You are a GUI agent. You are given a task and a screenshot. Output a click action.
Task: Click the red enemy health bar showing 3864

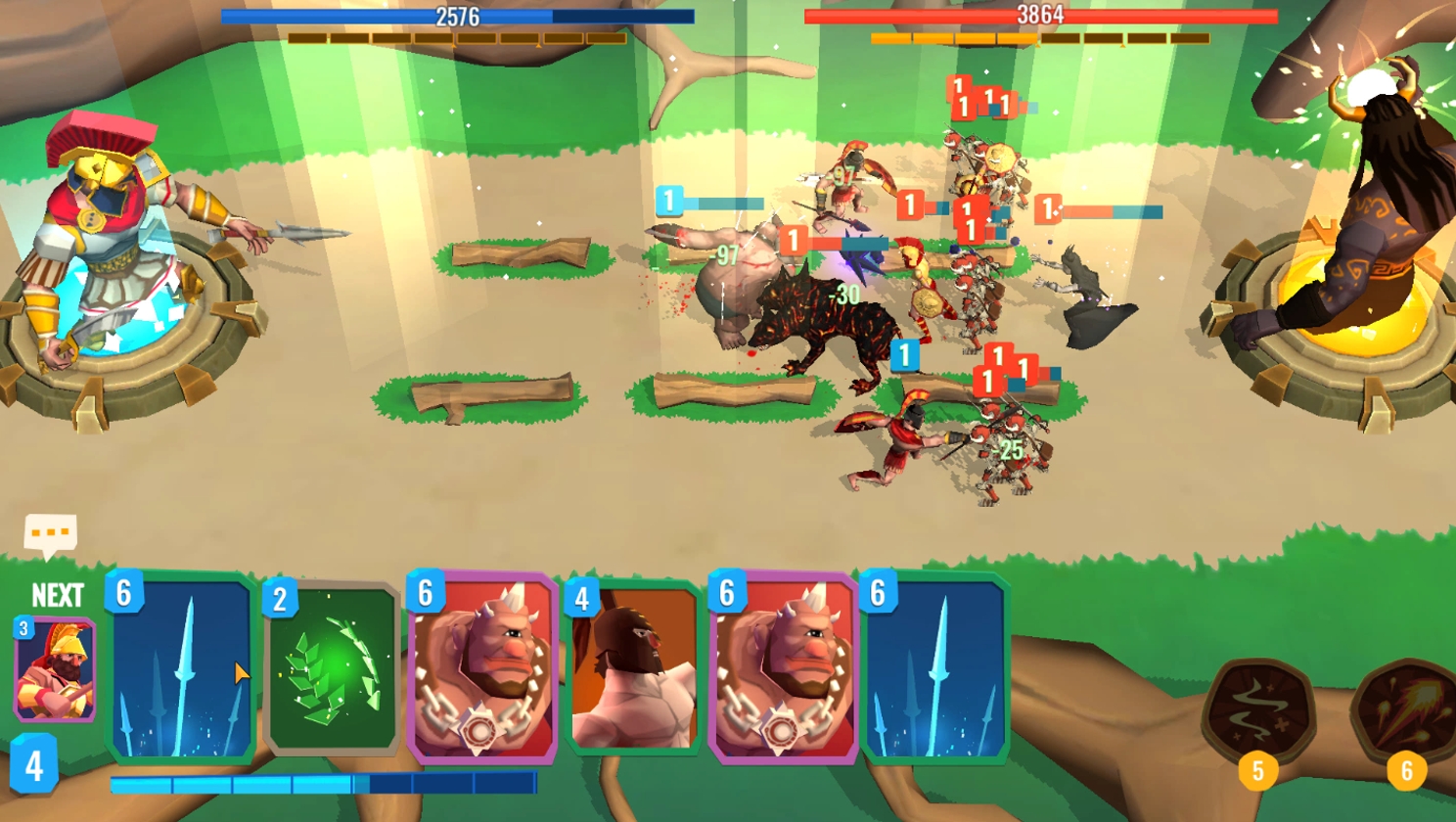pos(1040,15)
